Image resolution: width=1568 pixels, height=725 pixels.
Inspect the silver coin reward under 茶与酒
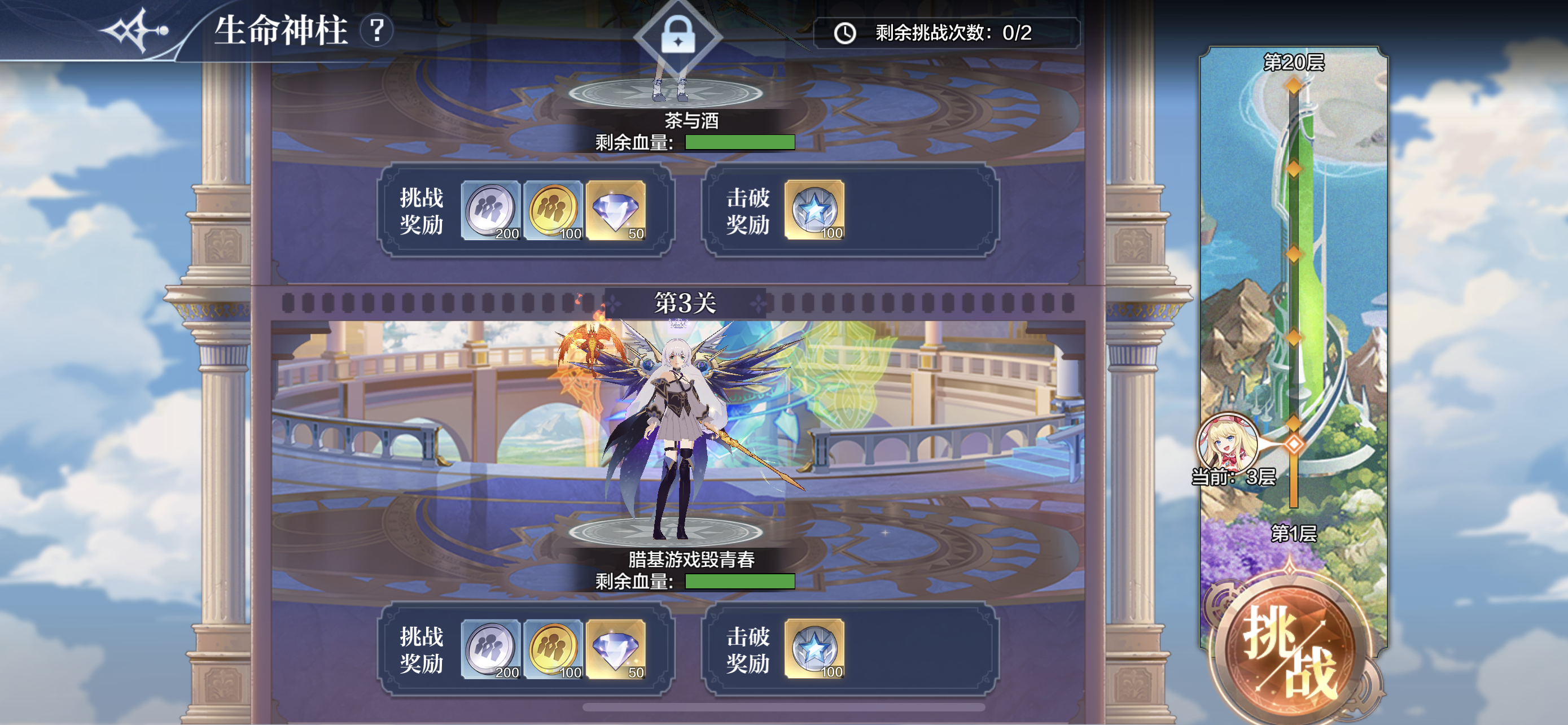[x=490, y=210]
